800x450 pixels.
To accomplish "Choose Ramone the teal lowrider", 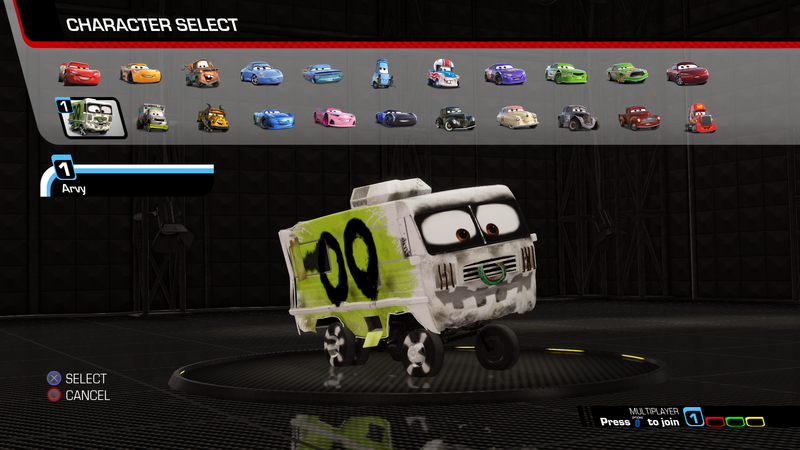I will click(x=322, y=73).
